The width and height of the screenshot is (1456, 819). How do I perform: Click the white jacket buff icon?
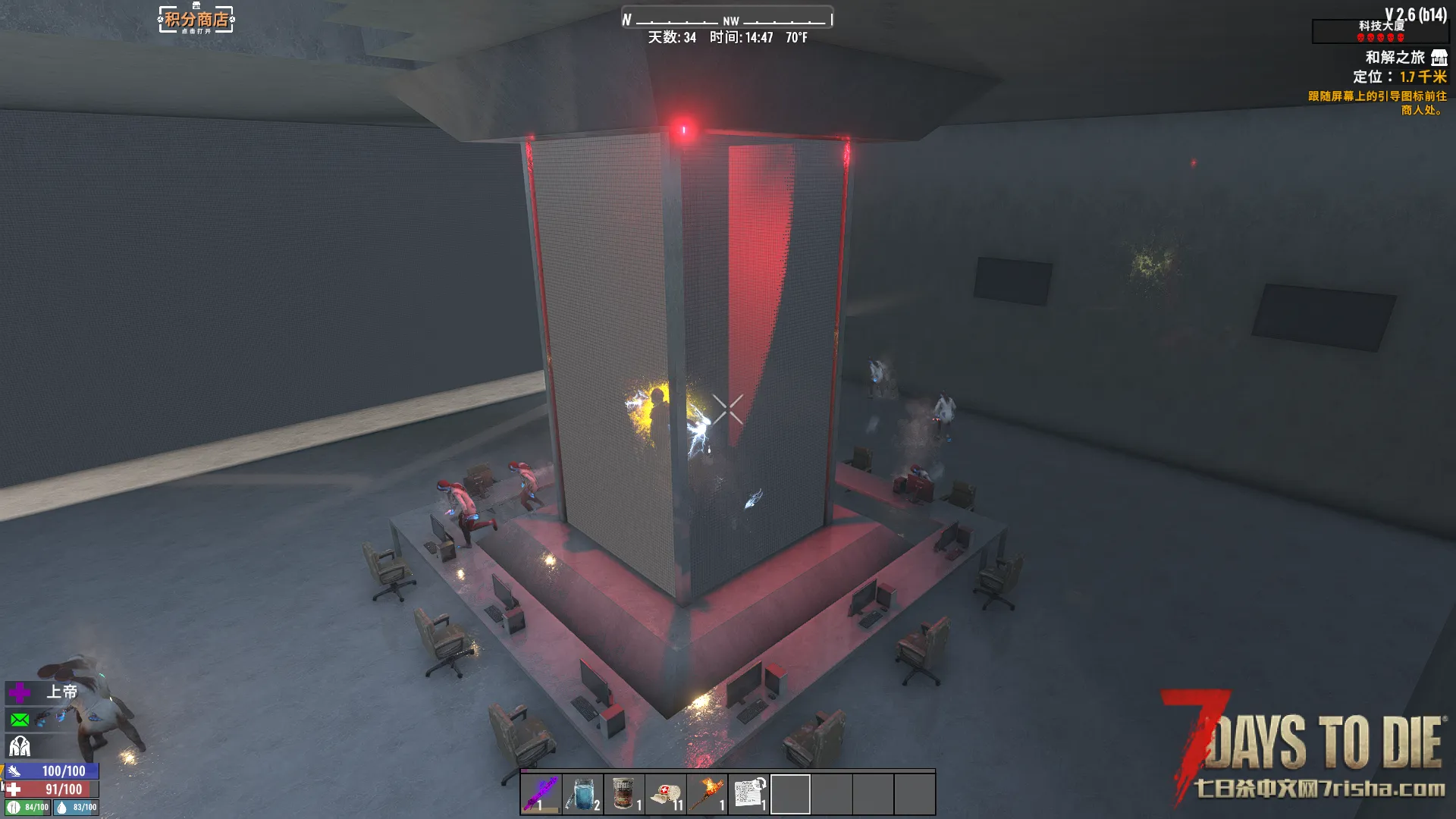20,746
